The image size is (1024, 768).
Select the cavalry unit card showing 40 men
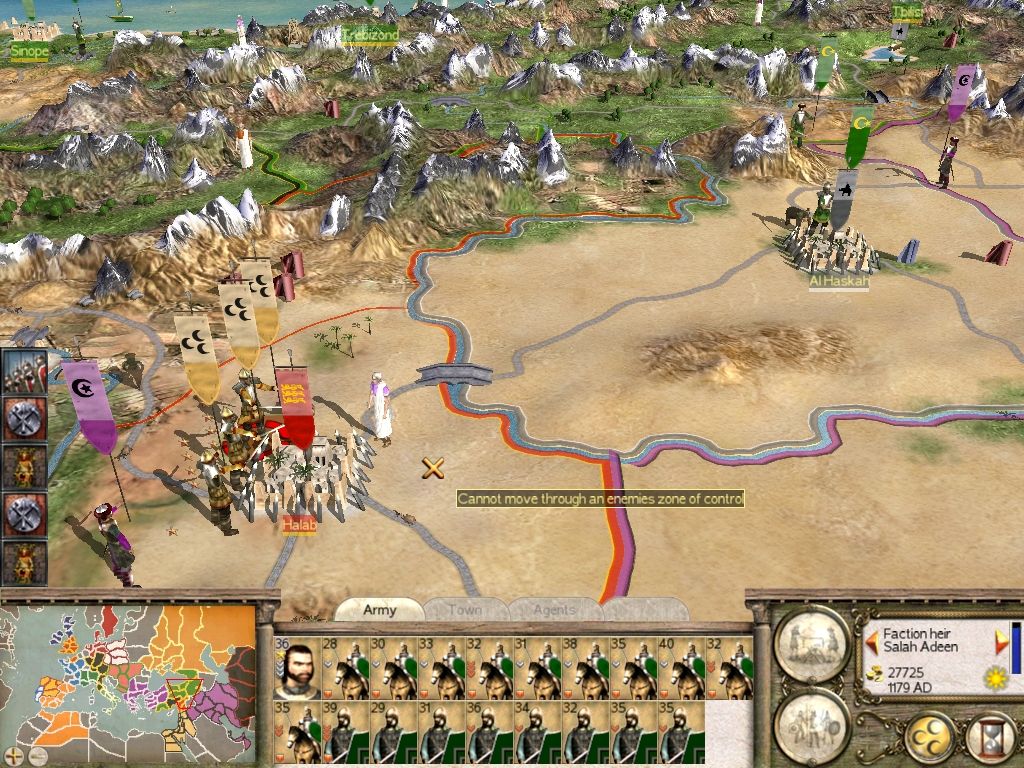[681, 667]
